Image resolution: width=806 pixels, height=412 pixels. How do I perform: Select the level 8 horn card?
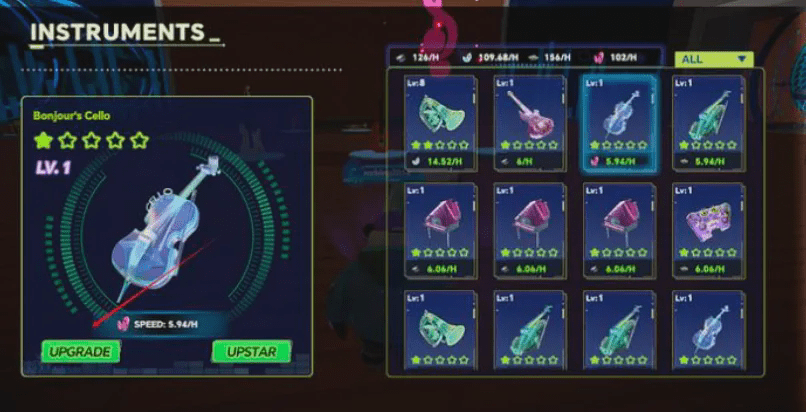(440, 121)
